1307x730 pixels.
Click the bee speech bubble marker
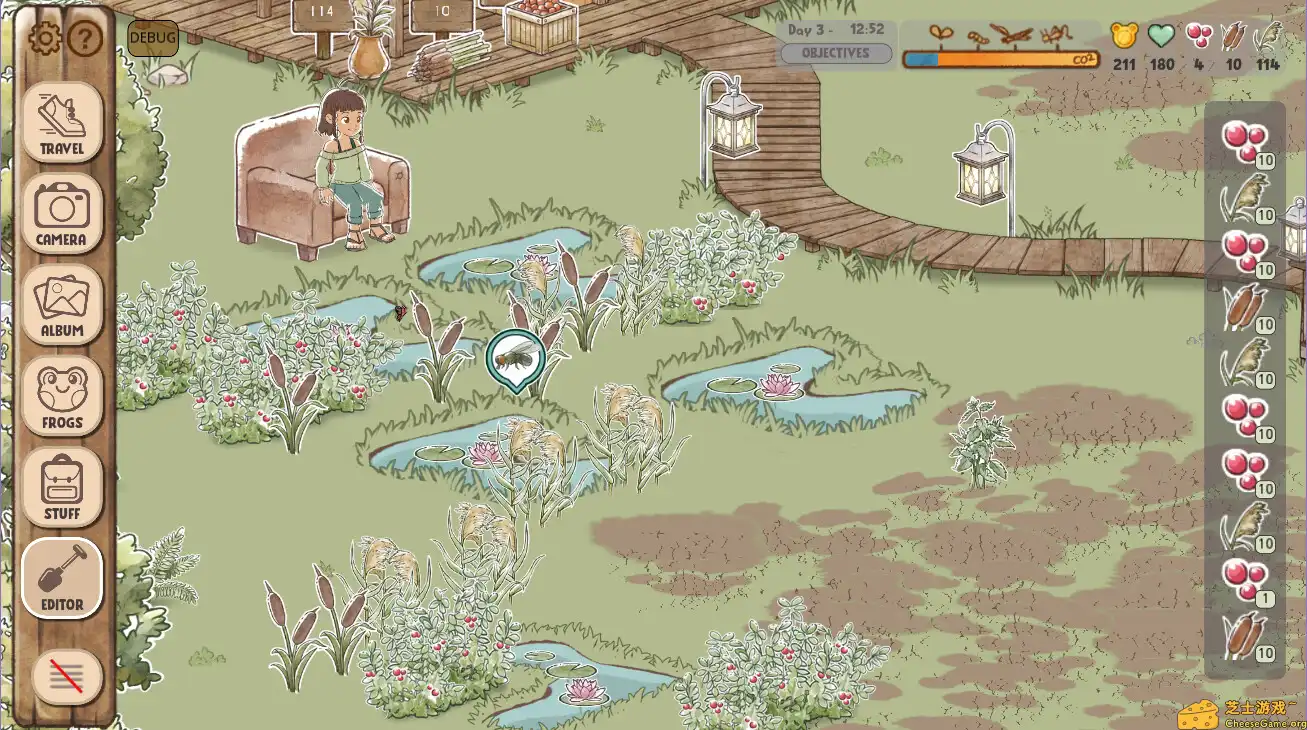pyautogui.click(x=516, y=358)
